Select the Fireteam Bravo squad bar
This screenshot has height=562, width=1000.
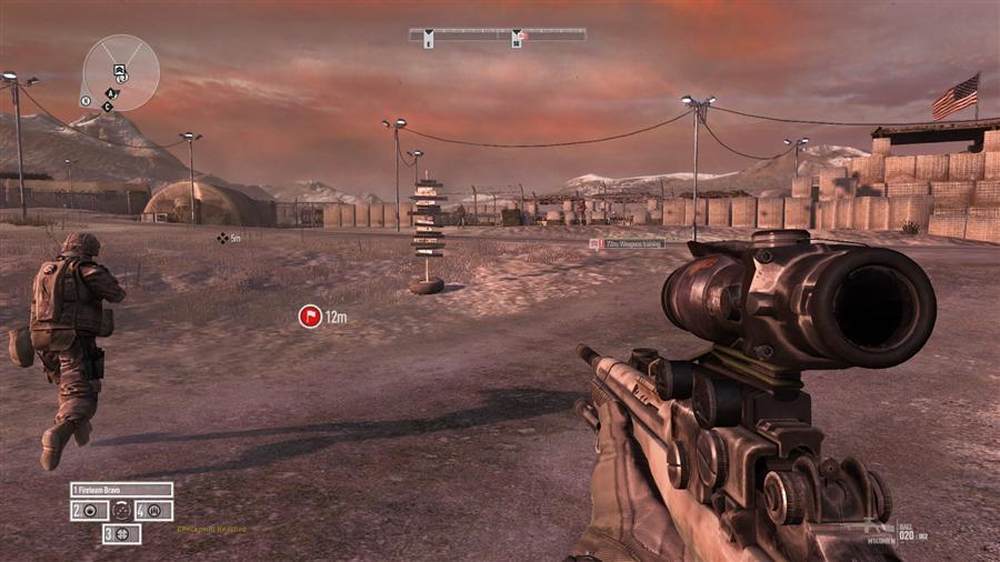(122, 490)
